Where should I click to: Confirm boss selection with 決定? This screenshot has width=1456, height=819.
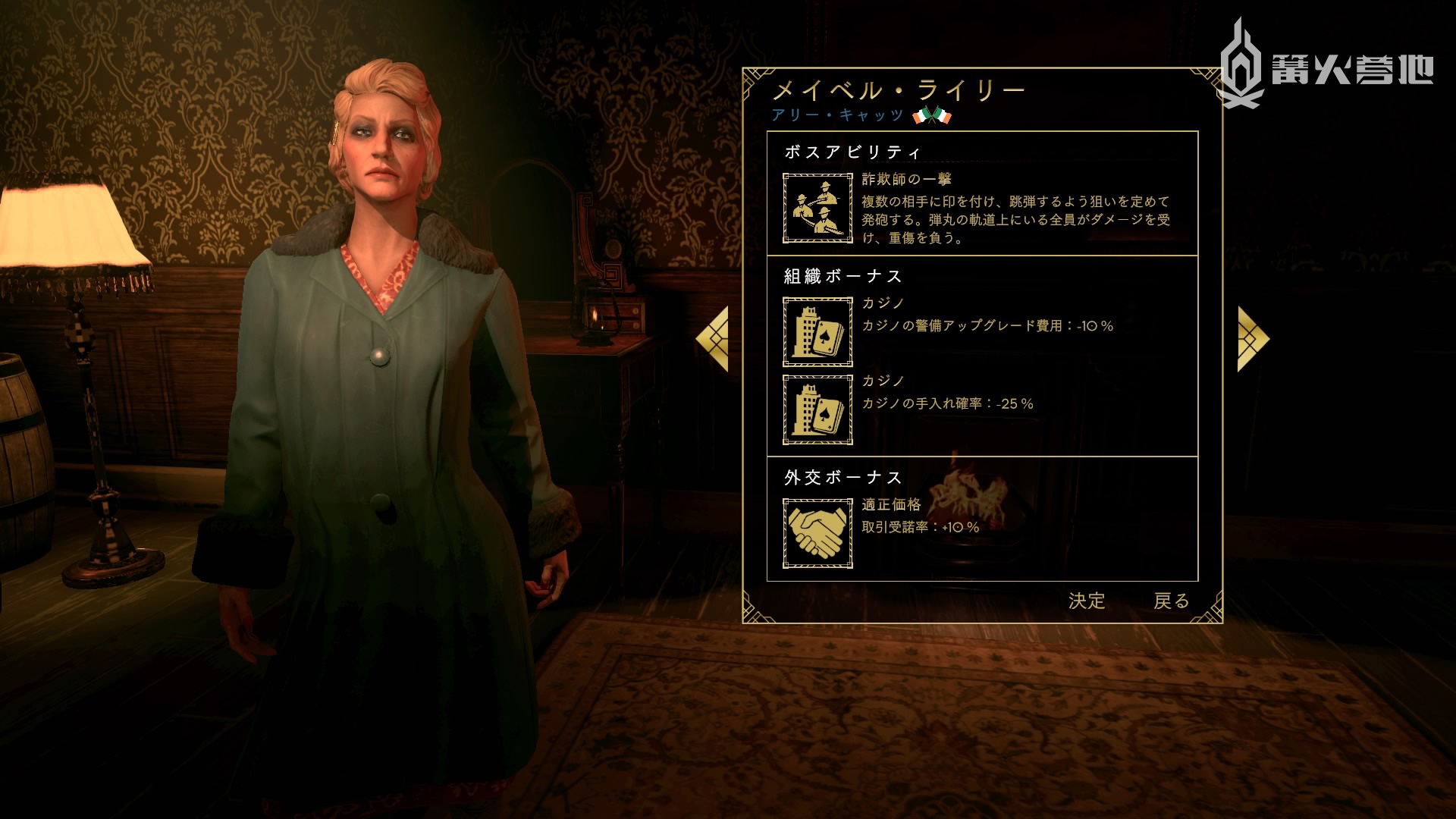(1086, 601)
